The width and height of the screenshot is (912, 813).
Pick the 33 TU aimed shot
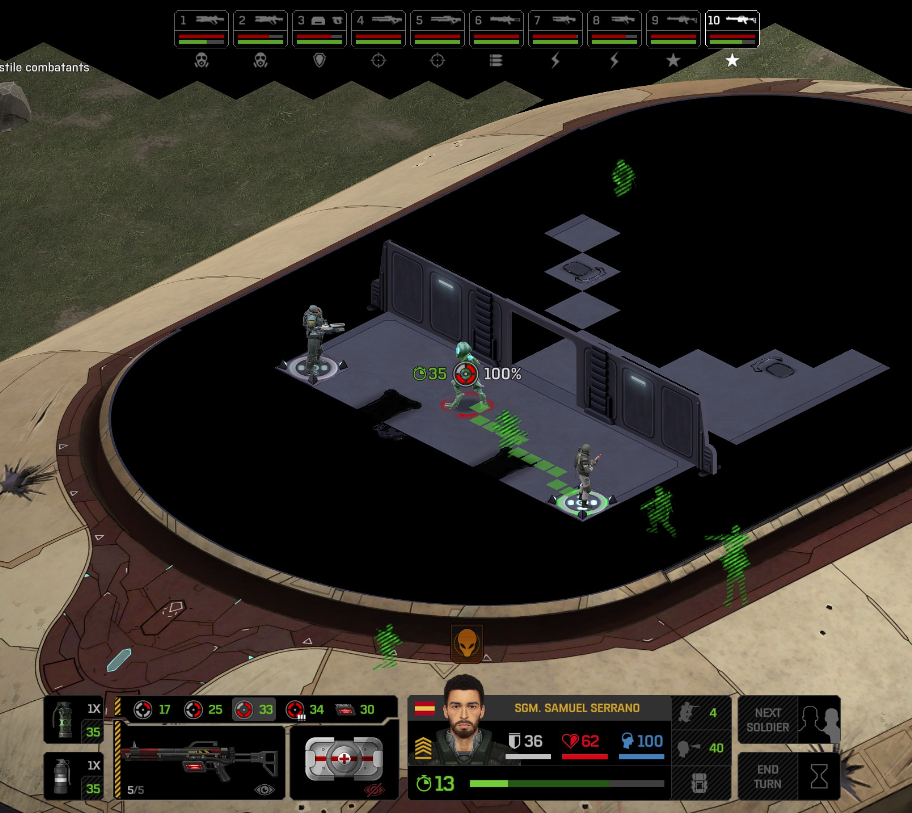pos(254,710)
